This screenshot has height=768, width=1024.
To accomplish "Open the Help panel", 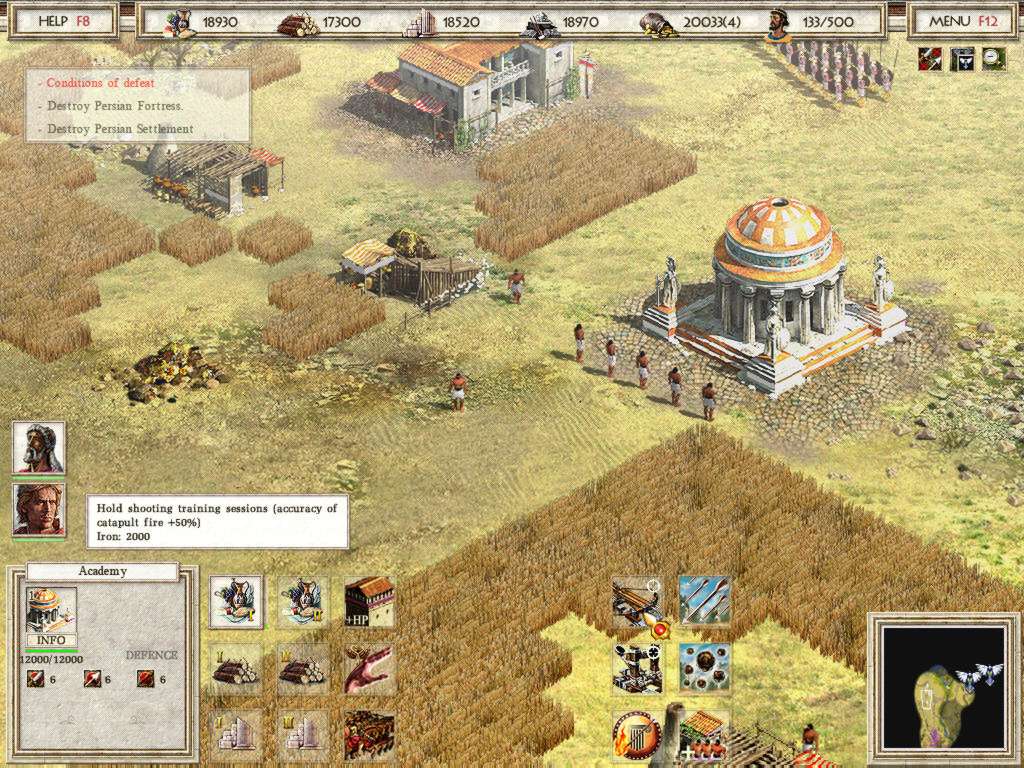I will 63,20.
